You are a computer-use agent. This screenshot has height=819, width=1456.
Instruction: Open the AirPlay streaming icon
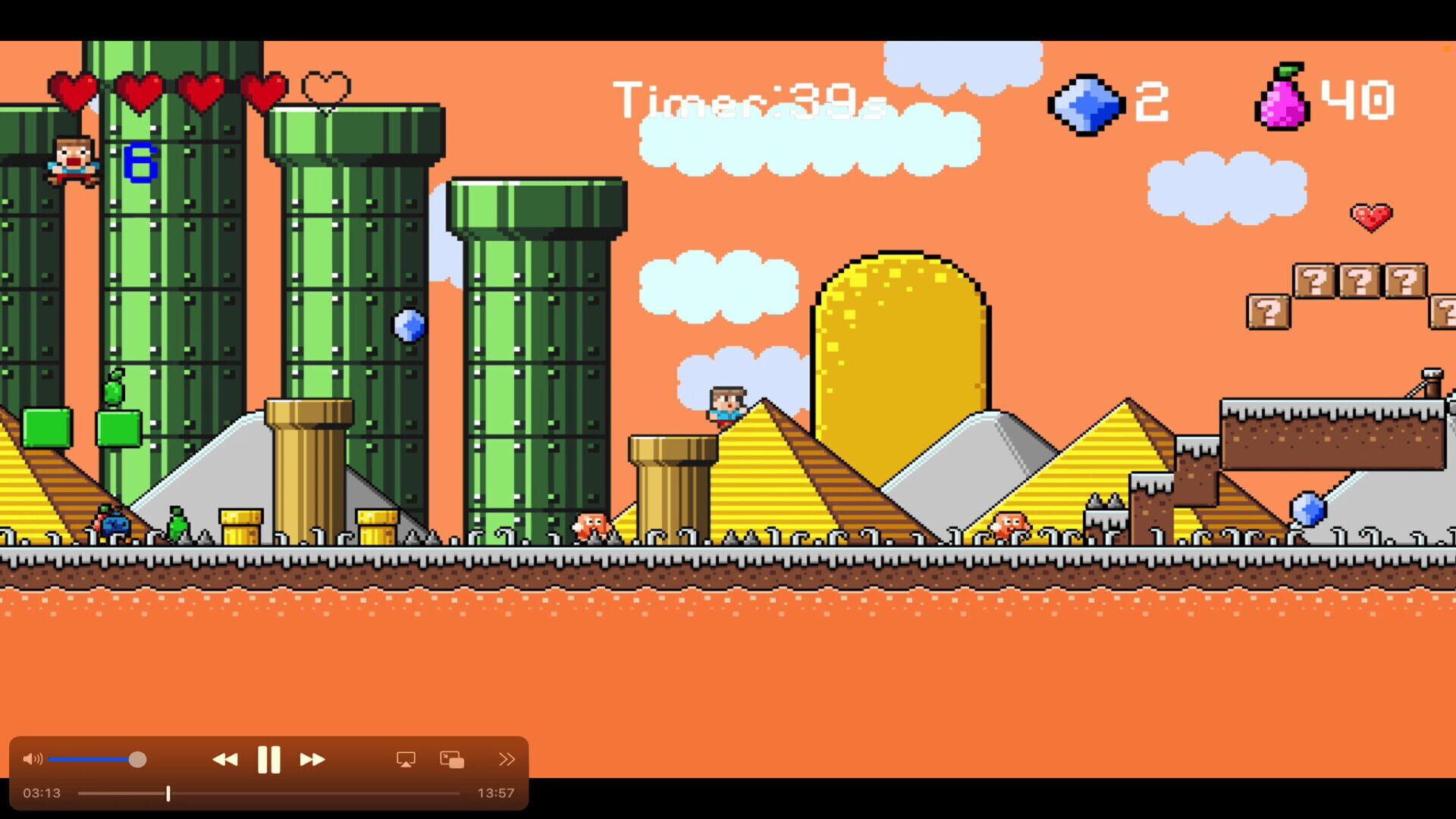coord(406,758)
